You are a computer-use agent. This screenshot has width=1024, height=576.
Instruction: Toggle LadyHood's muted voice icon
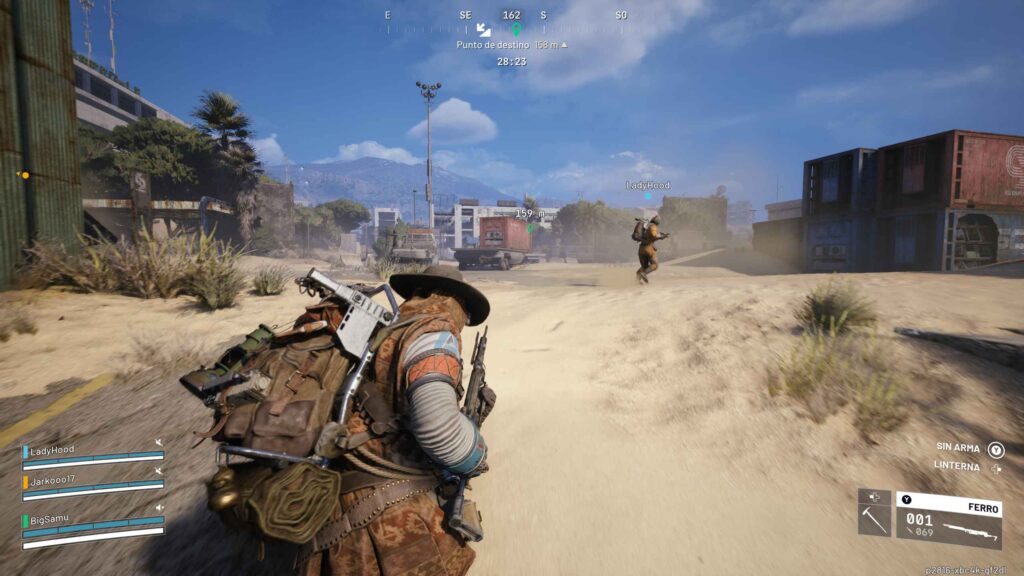click(158, 443)
